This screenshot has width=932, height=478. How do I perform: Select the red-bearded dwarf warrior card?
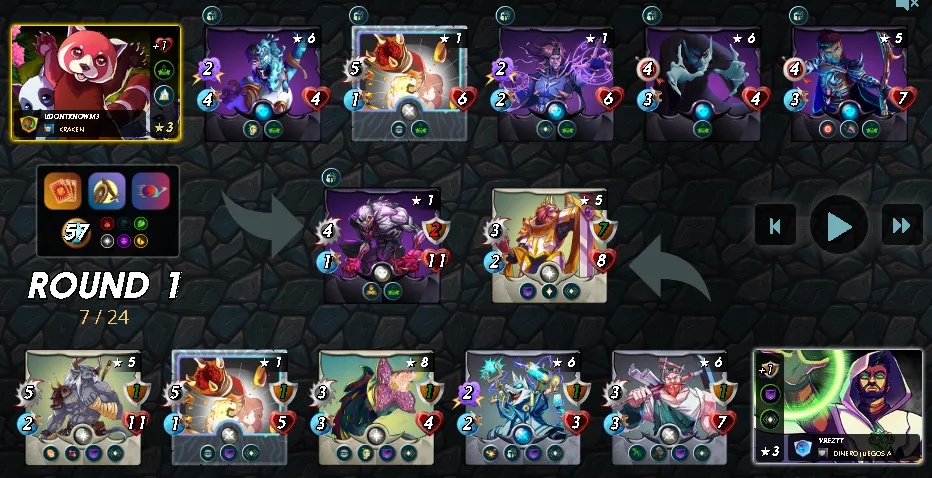(x=669, y=407)
